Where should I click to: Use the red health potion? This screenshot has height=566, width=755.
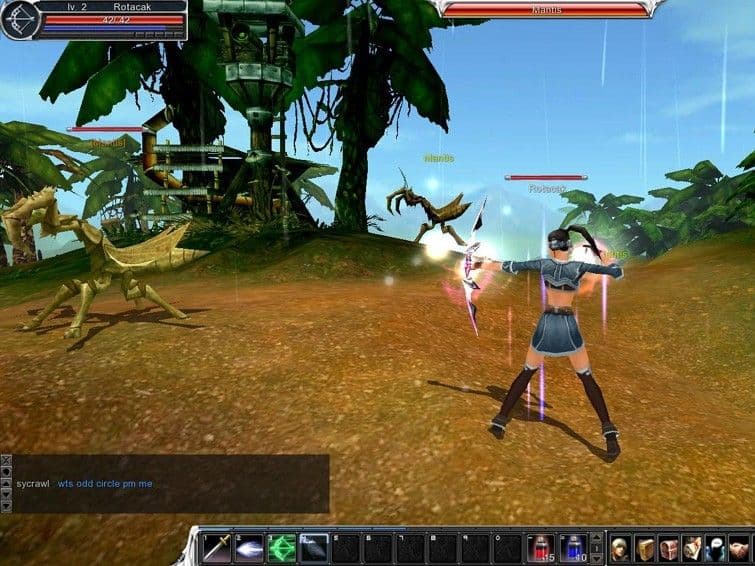pyautogui.click(x=540, y=547)
